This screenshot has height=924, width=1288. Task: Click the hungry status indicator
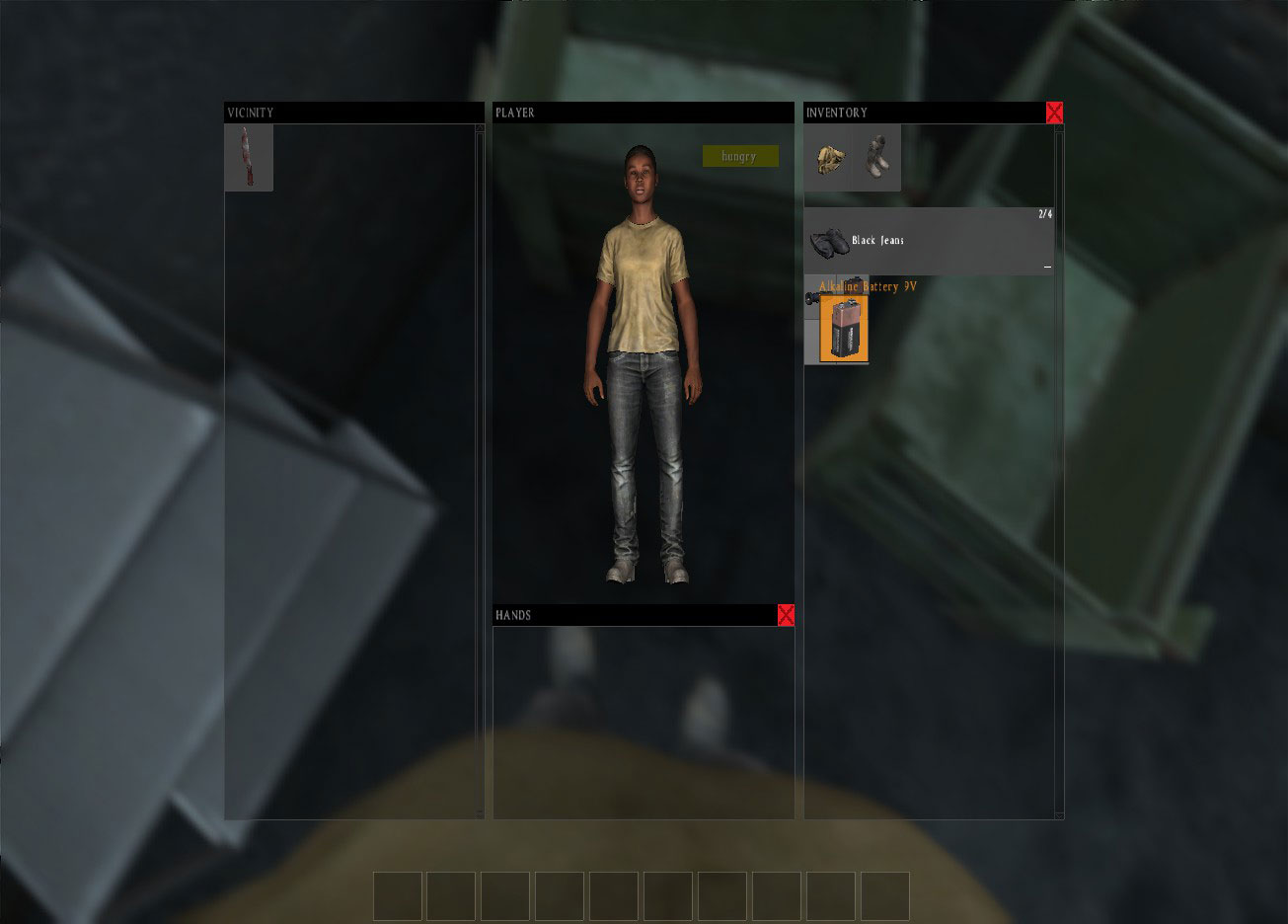click(x=739, y=155)
